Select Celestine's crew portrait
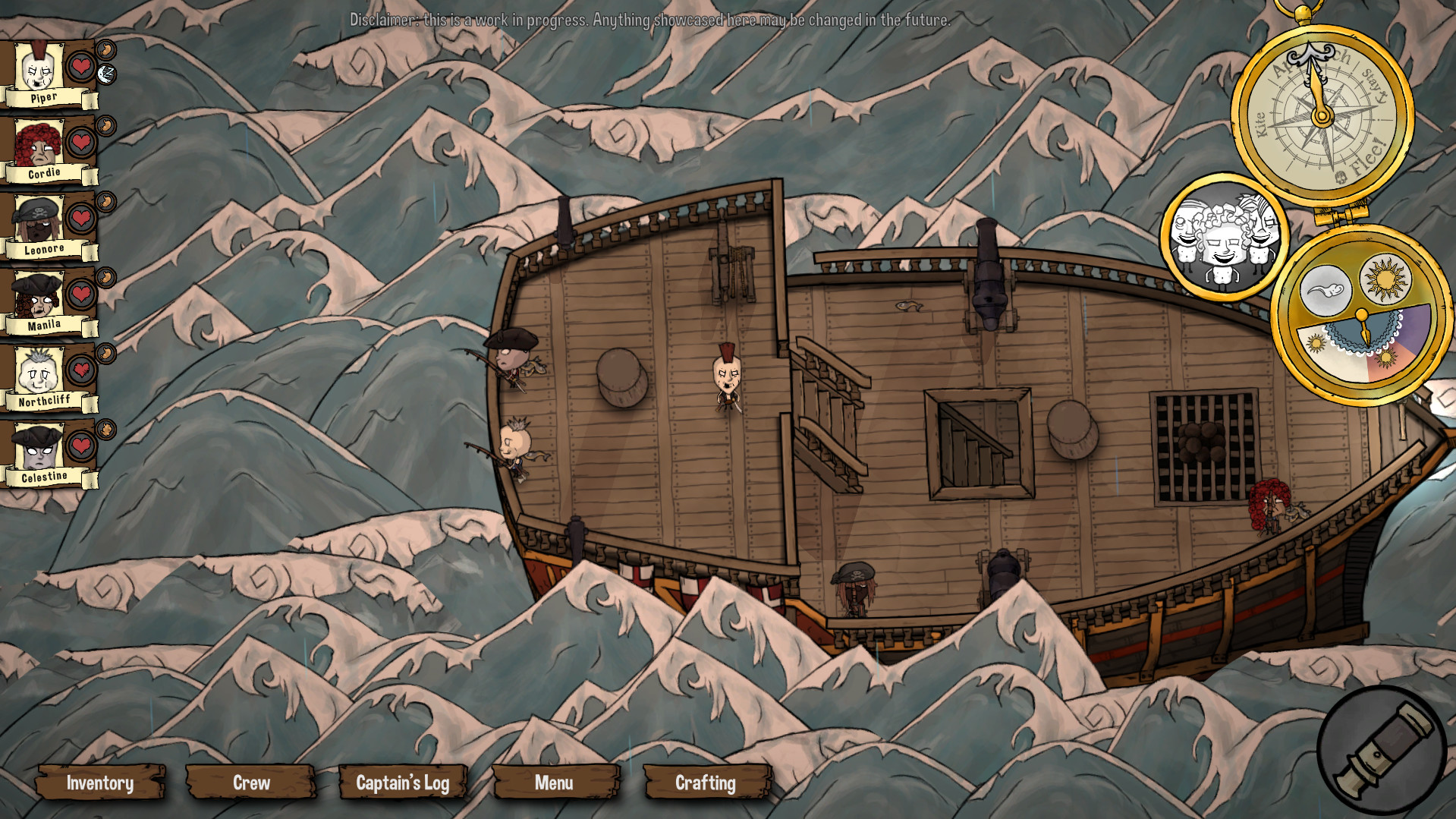Image resolution: width=1456 pixels, height=819 pixels. point(39,447)
